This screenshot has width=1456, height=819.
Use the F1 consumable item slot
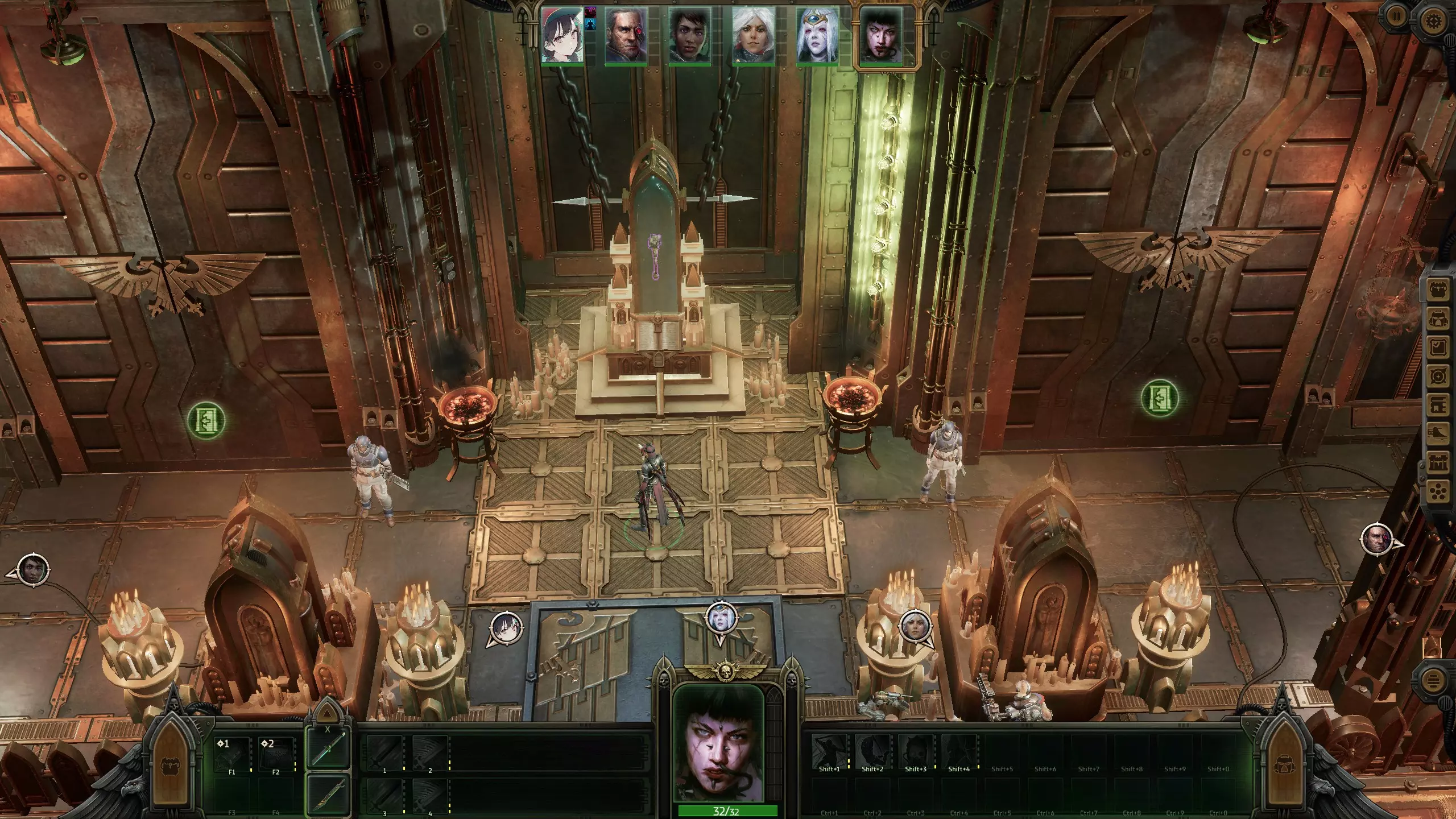[x=232, y=755]
